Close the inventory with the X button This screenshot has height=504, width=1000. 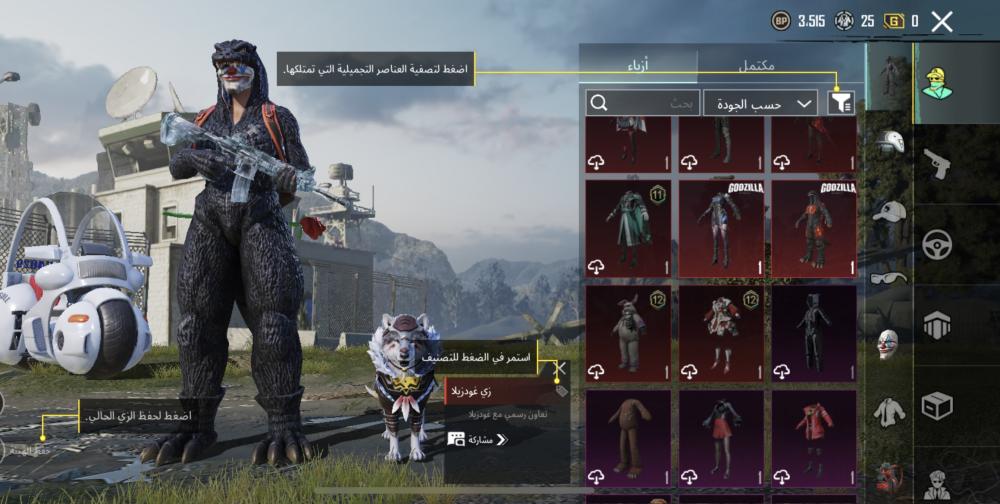point(941,21)
